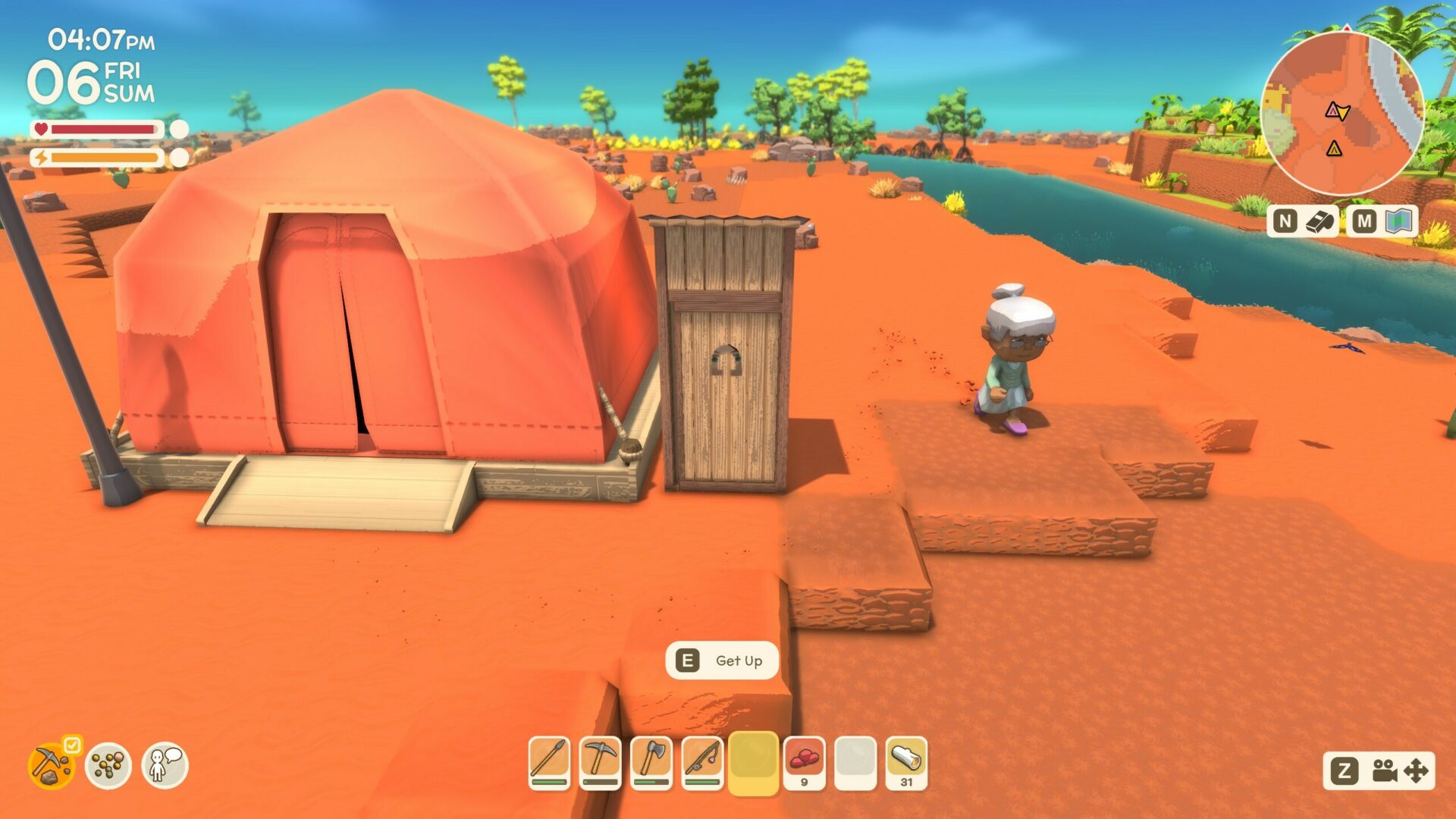Click the yellow tent marker on minimap
This screenshot has width=1456, height=819.
coord(1334,149)
